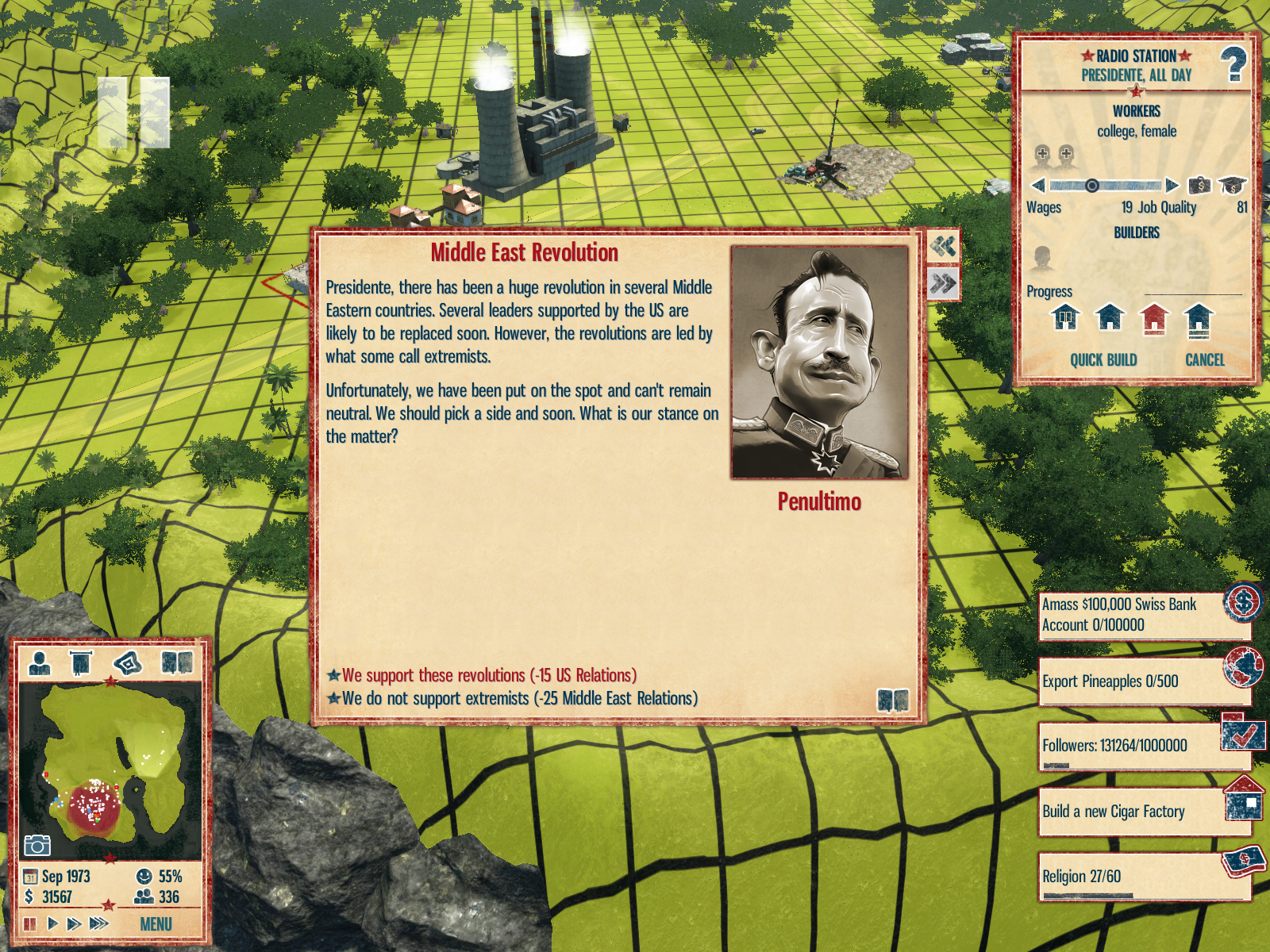Choose 'We do not support extremists' option
Image resolution: width=1270 pixels, height=952 pixels.
[x=519, y=699]
